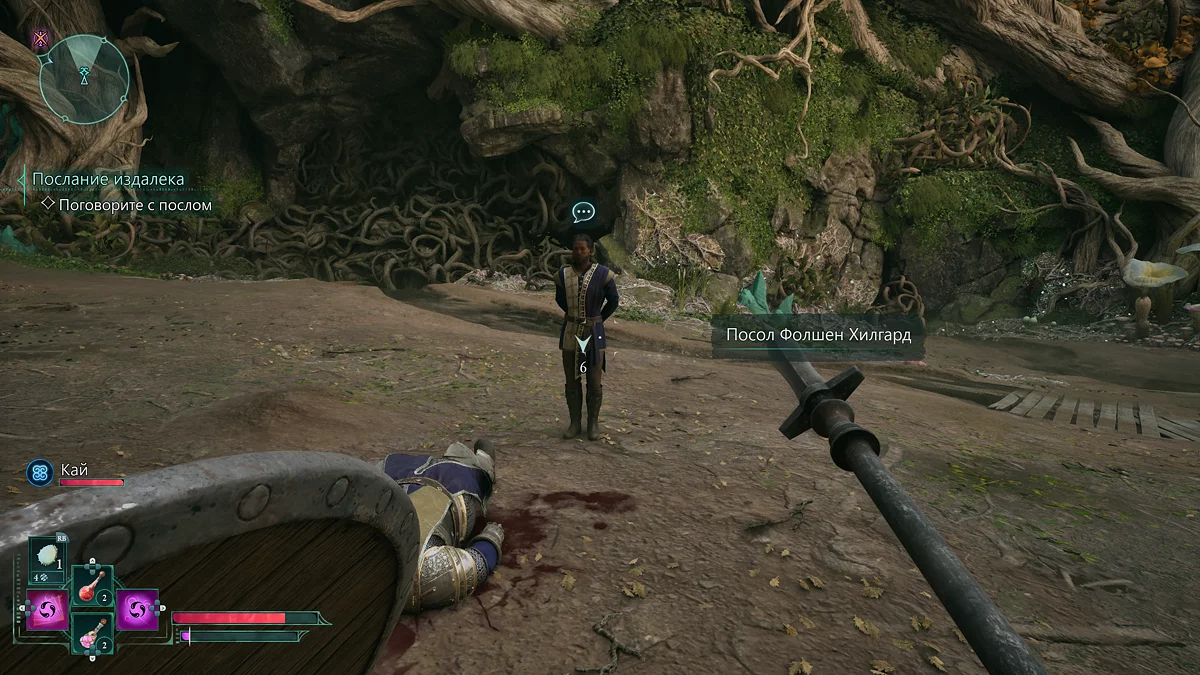Click companion Кай's portrait icon

[40, 472]
